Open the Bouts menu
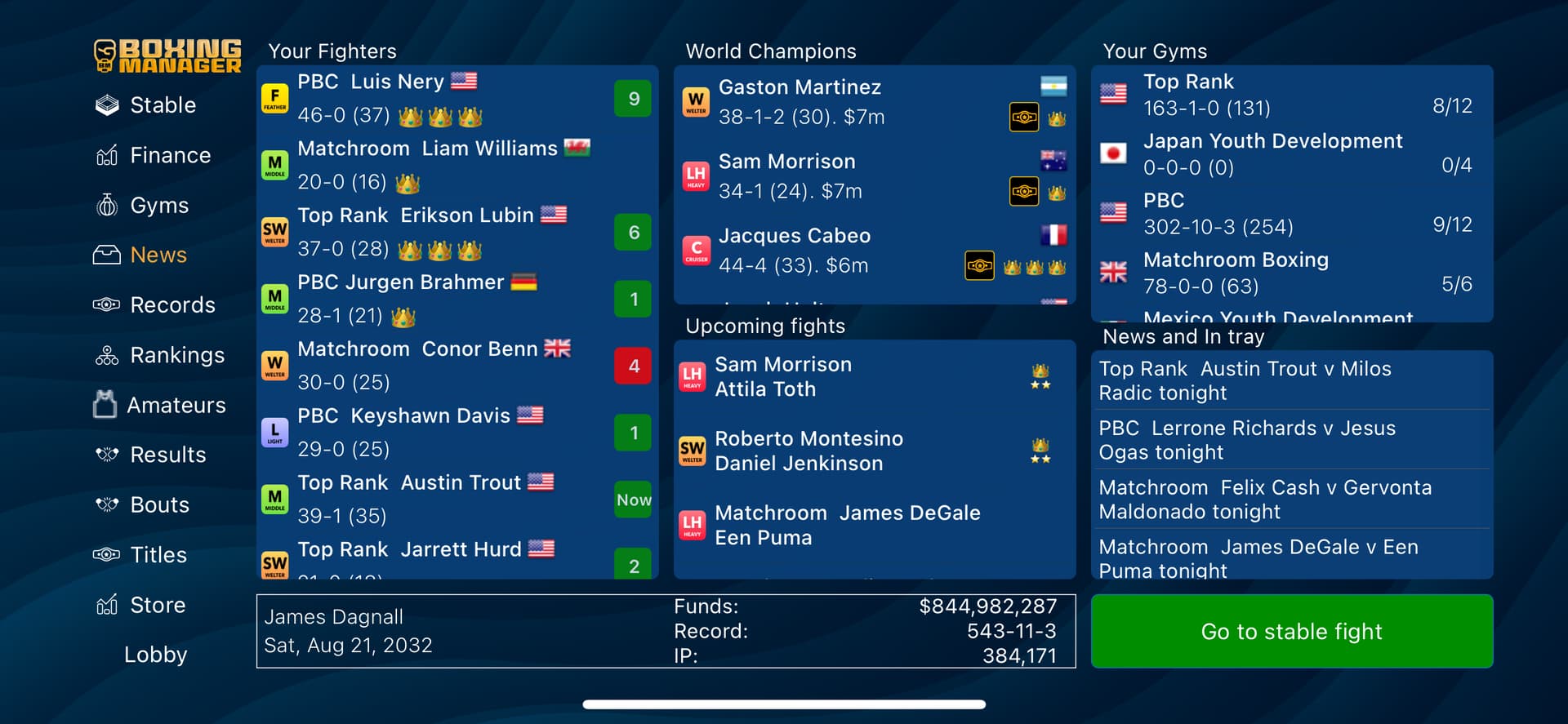 (159, 505)
